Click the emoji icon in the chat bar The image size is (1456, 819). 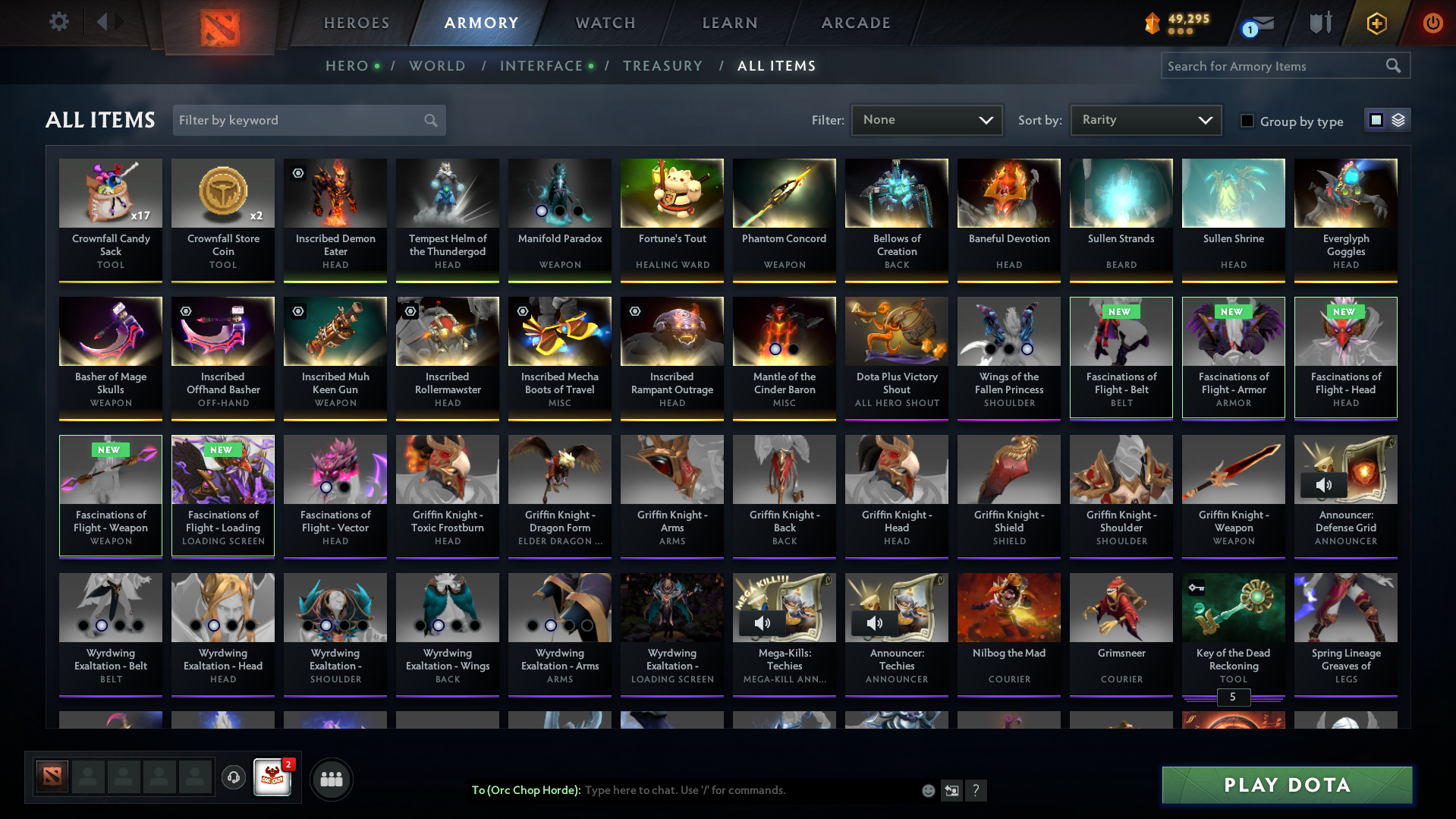pyautogui.click(x=928, y=790)
